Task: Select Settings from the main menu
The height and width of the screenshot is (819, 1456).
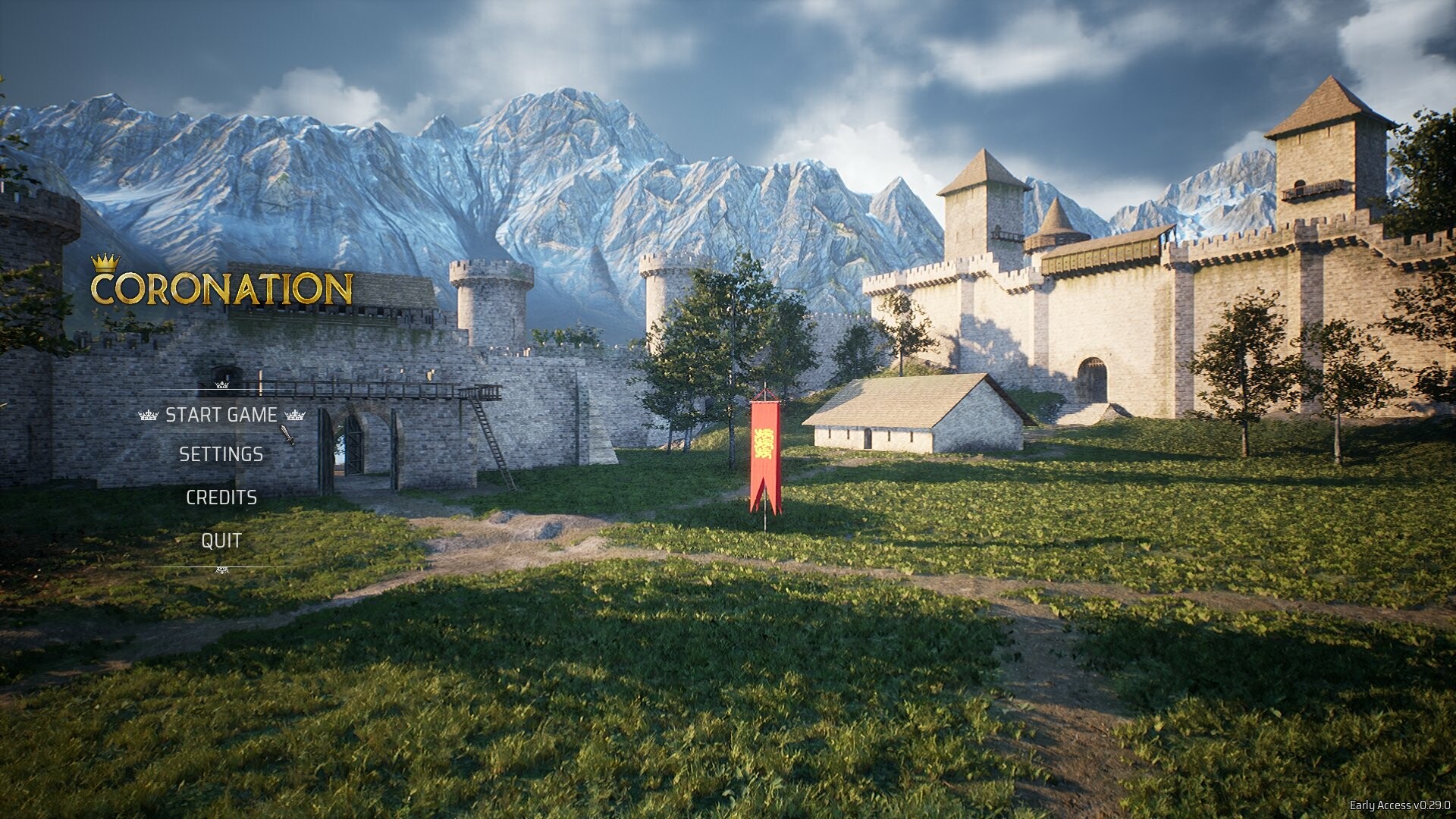Action: click(221, 455)
